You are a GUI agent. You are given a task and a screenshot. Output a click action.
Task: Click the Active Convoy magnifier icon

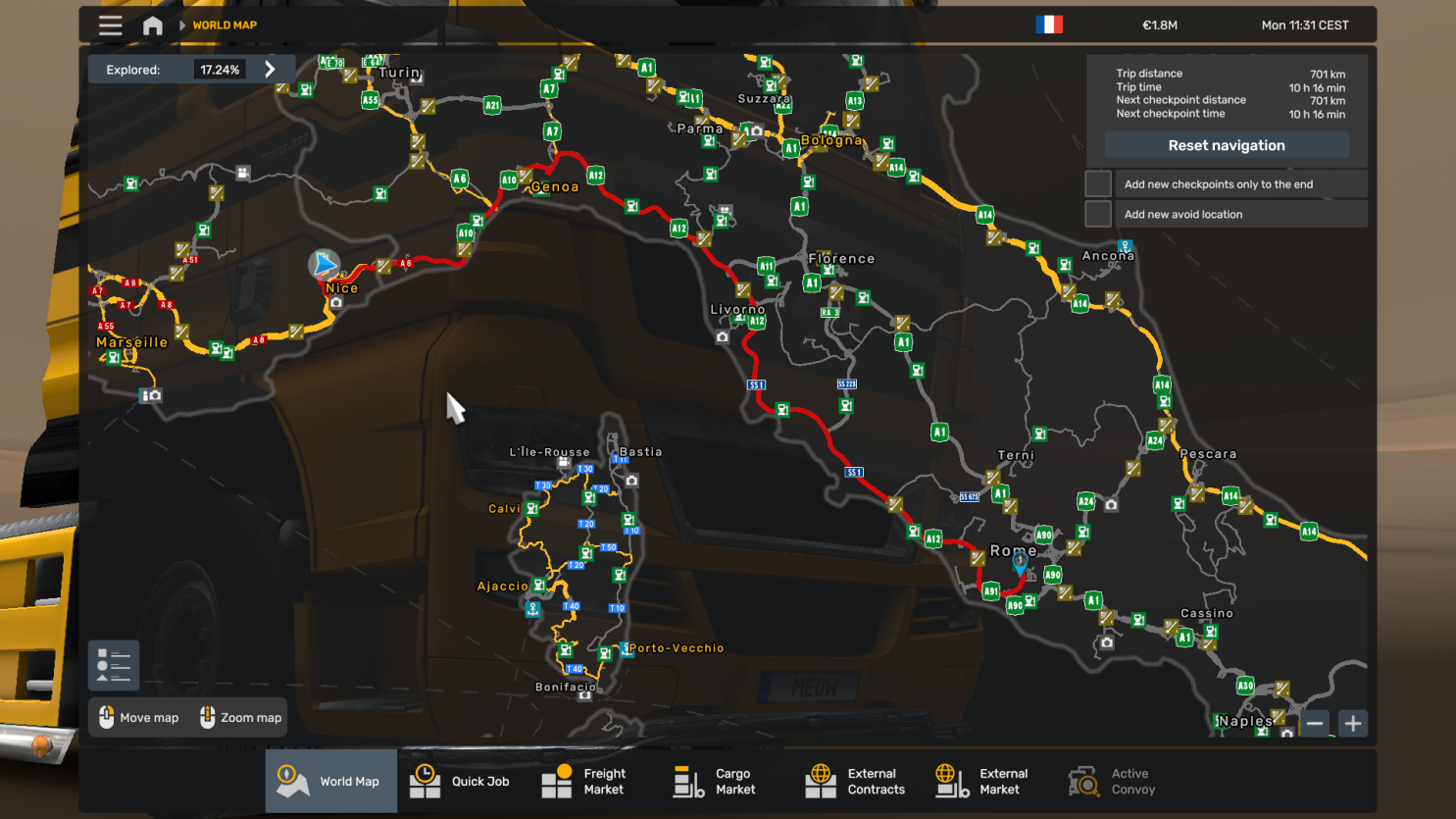click(1084, 781)
